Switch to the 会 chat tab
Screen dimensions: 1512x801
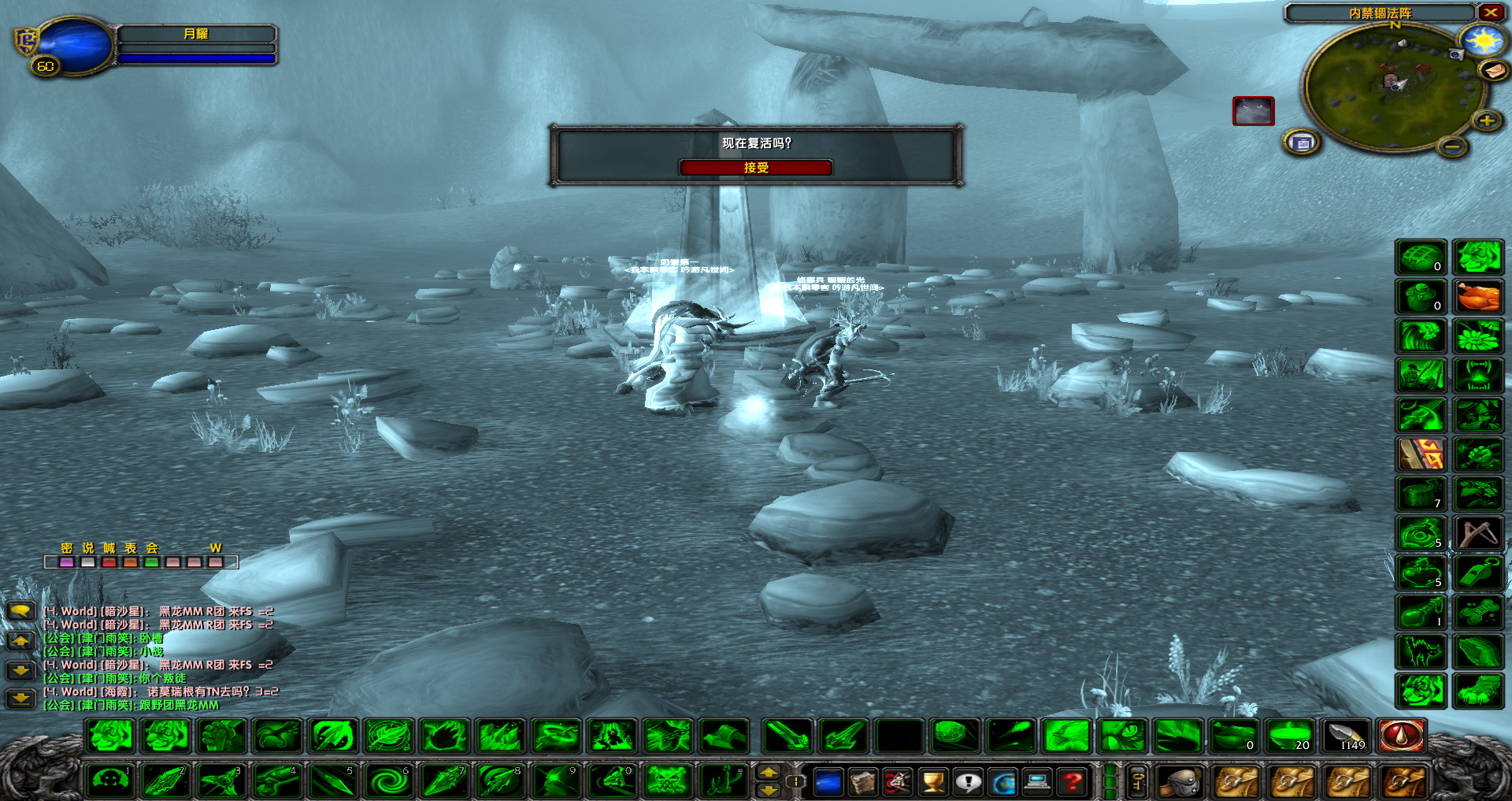pos(151,548)
